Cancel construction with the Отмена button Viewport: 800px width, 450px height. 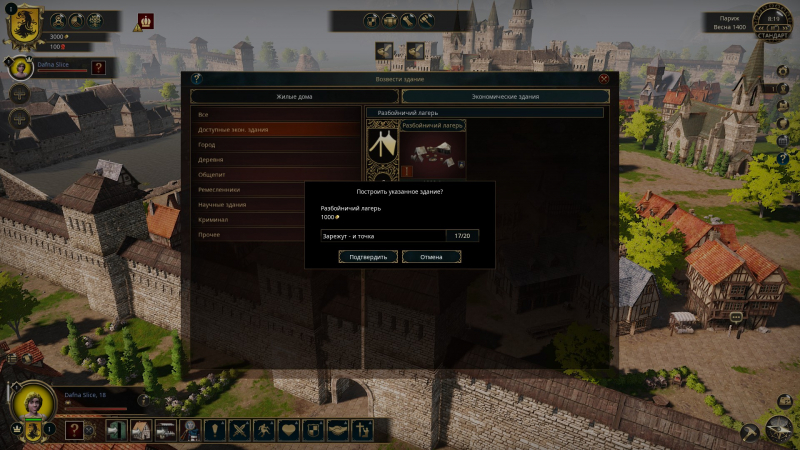431,257
